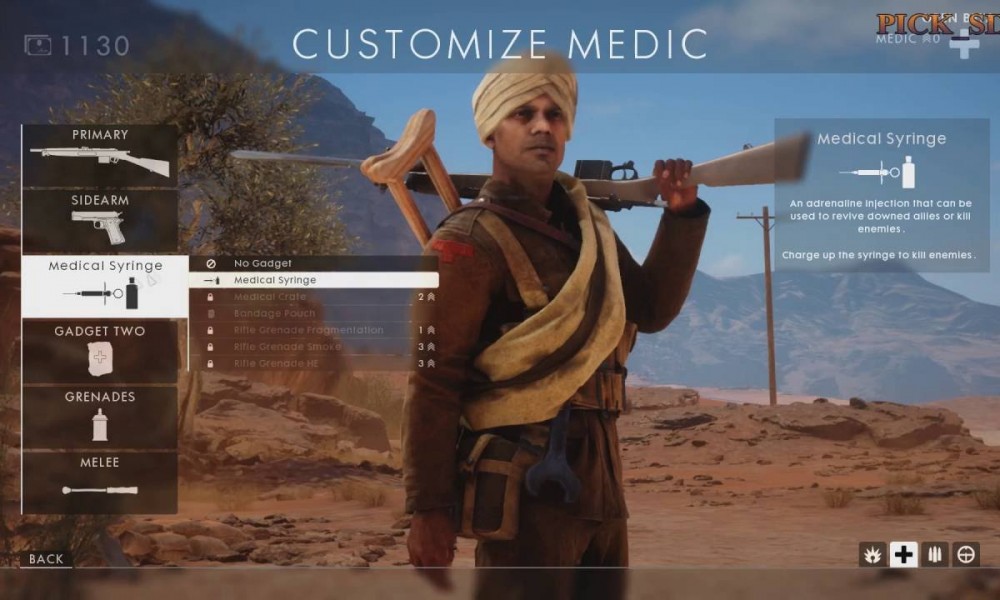Open the Melee weapon slot

pos(100,481)
